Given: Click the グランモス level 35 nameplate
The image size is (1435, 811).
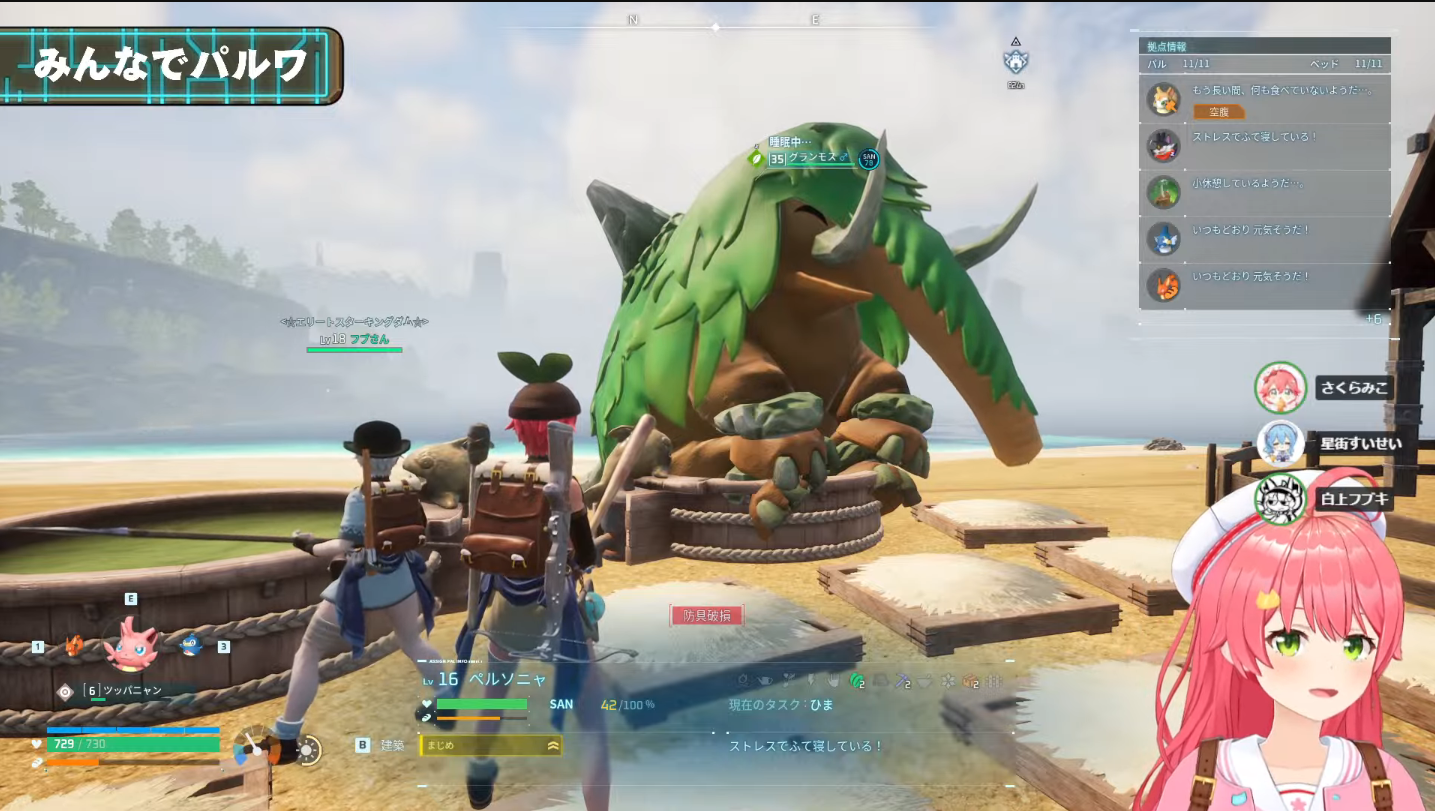Looking at the screenshot, I should pos(810,158).
